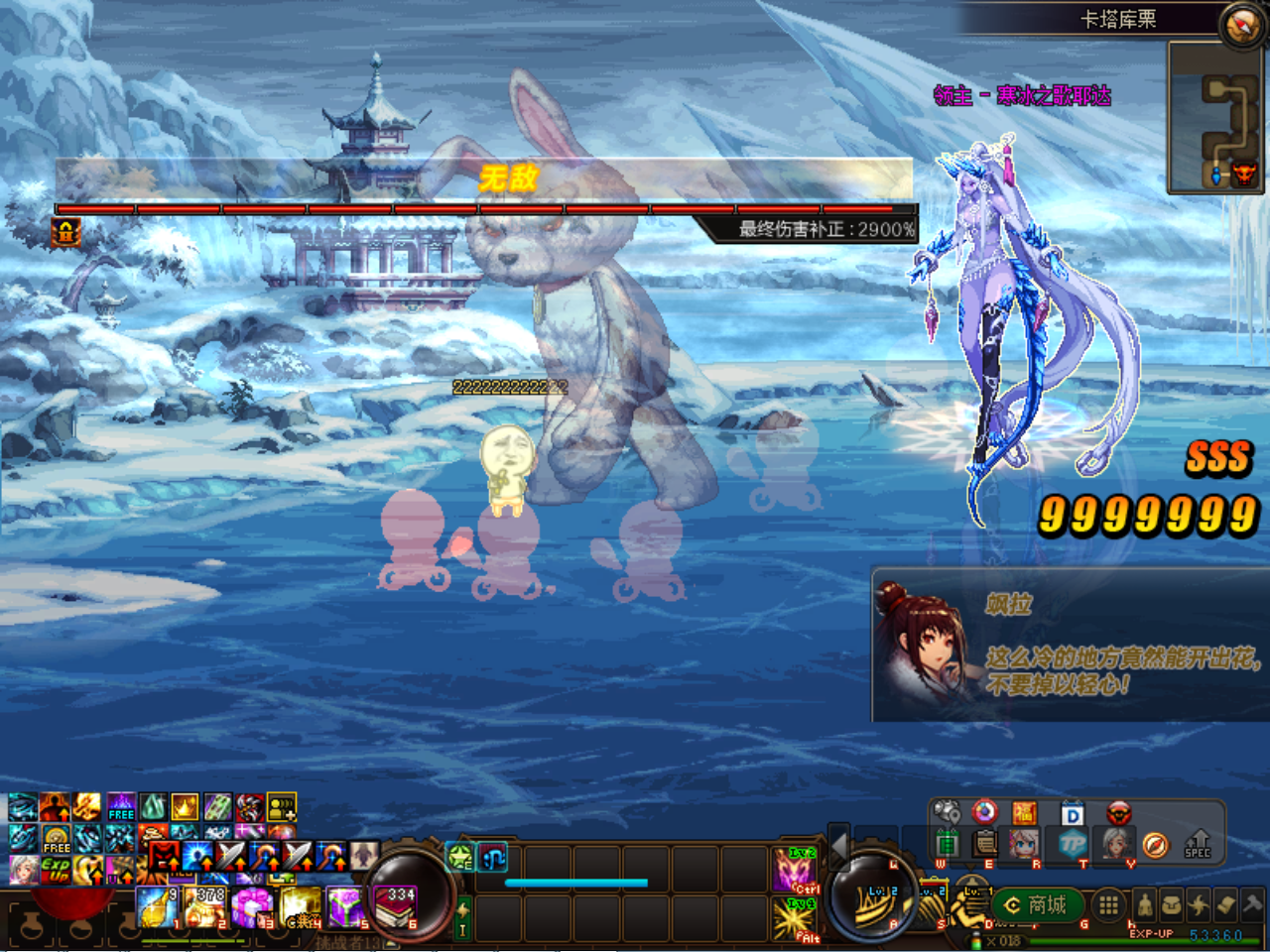Click the SPEC upgrade arrow icon
This screenshot has width=1270, height=952.
[1198, 845]
